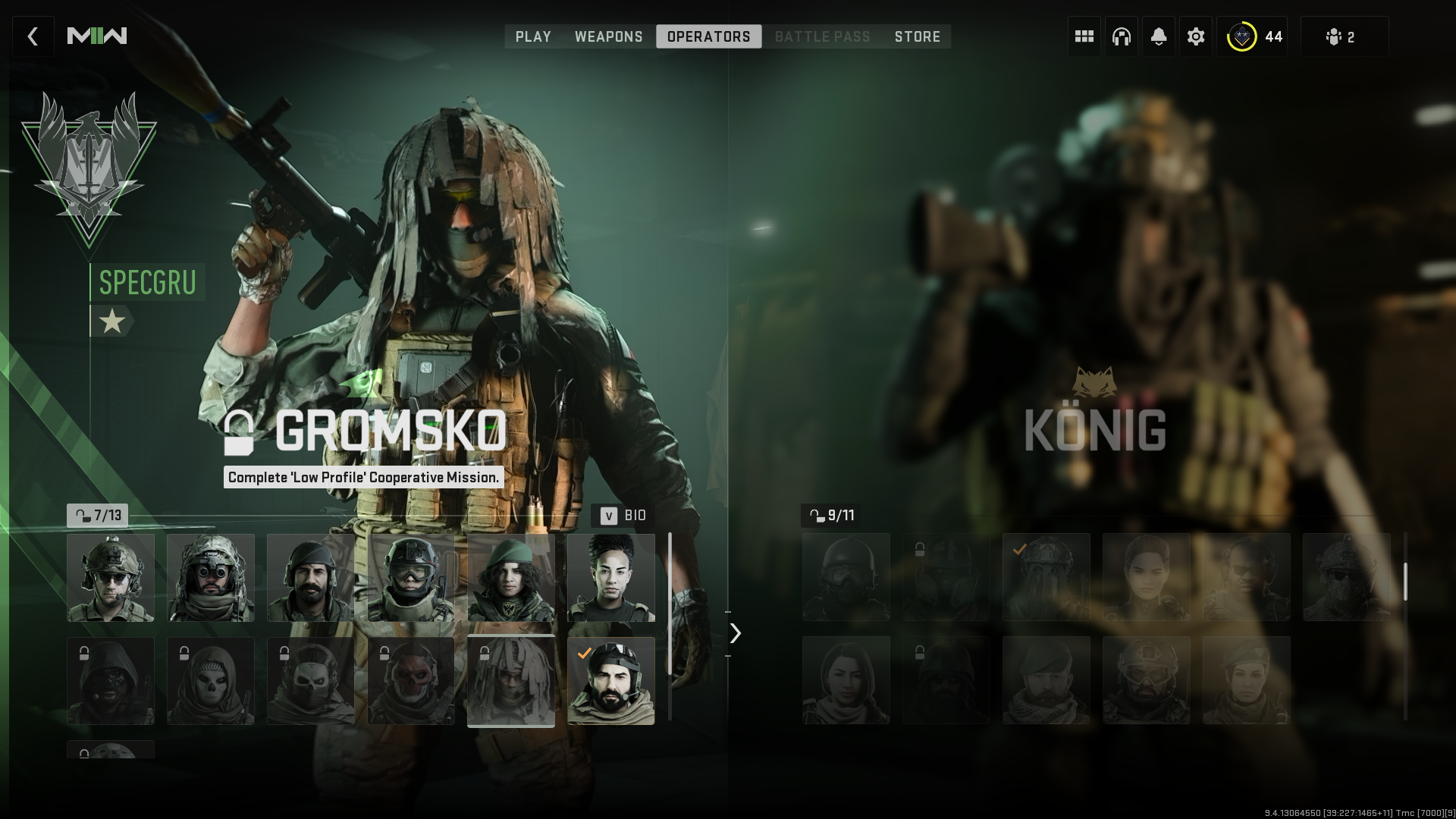Click the grid menu icon near top right
This screenshot has width=1456, height=819.
coord(1084,36)
